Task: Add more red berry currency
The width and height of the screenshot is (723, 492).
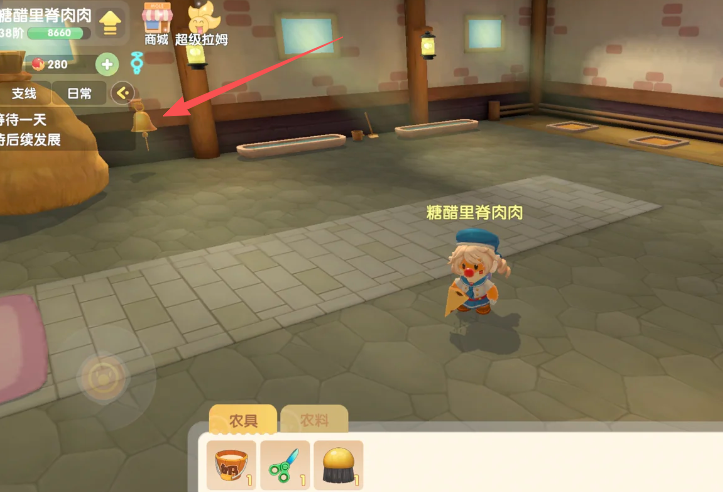Action: pyautogui.click(x=107, y=64)
